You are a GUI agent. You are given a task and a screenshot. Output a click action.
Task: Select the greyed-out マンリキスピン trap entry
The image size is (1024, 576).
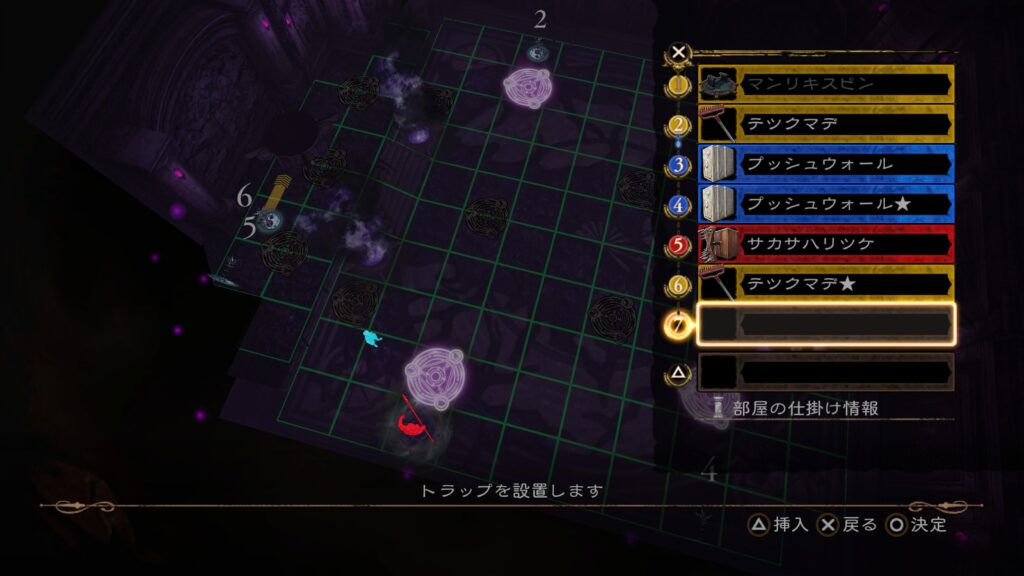pos(825,85)
